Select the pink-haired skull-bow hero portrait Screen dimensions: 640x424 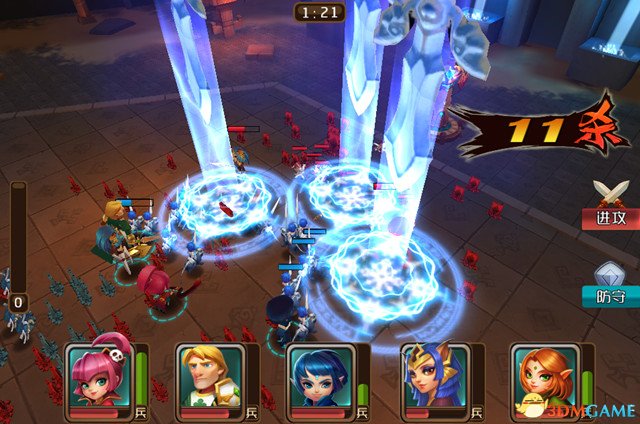98,376
